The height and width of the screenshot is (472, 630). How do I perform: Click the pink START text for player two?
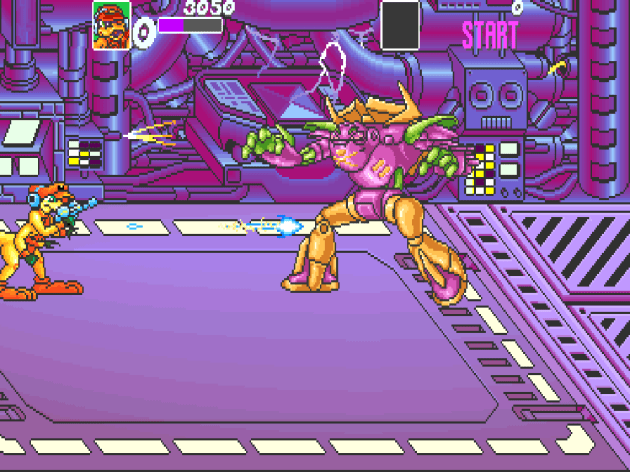tap(490, 35)
